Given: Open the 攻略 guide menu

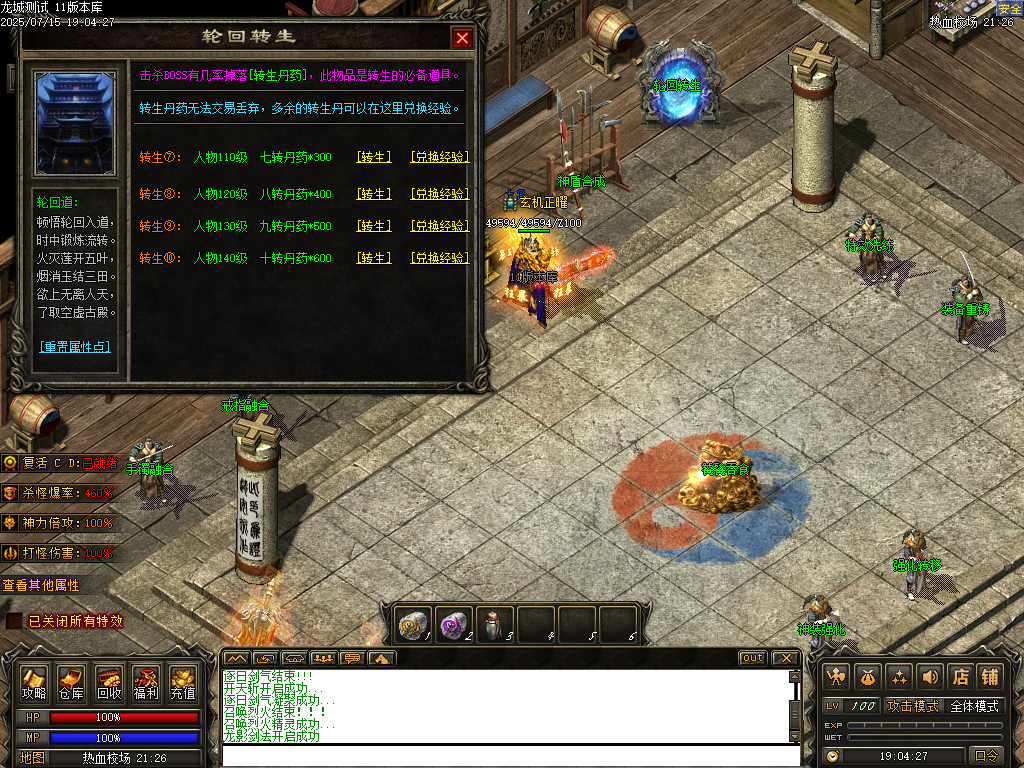Looking at the screenshot, I should click(34, 683).
